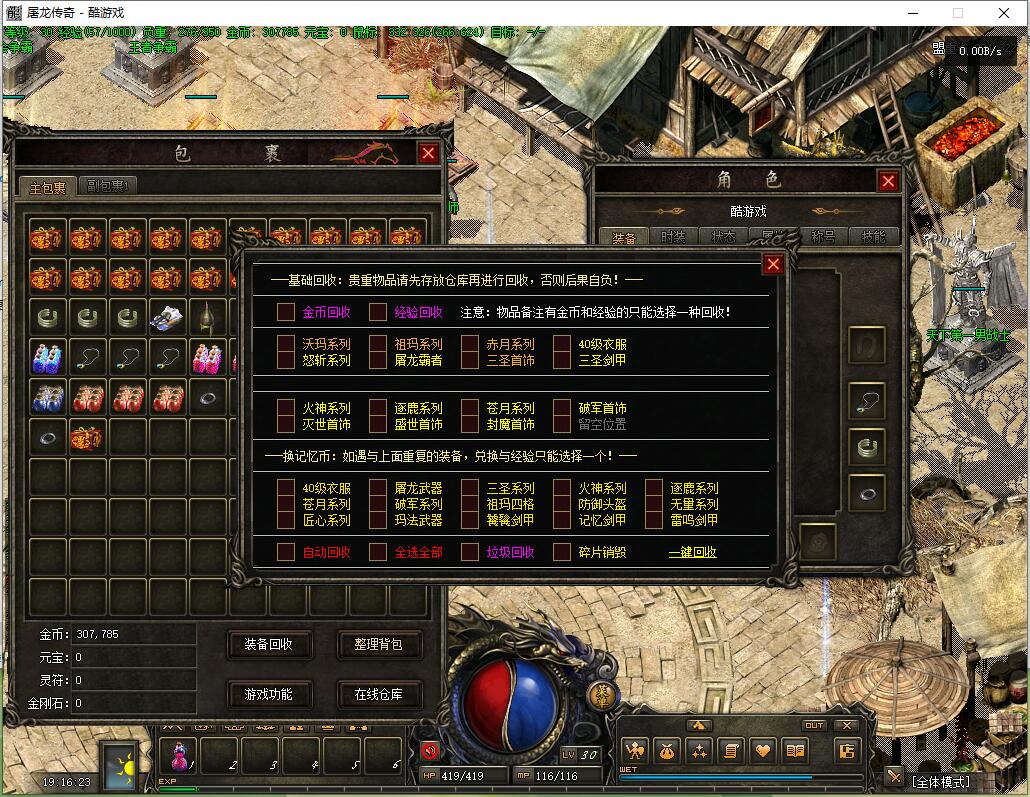The image size is (1030, 797).
Task: Switch to the 副包裹1 tab
Action: [109, 185]
